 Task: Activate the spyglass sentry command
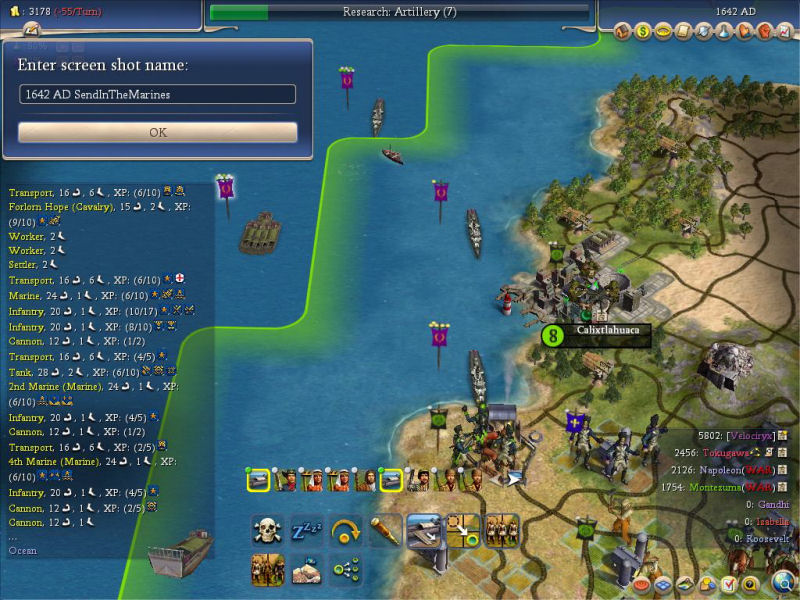coord(385,530)
